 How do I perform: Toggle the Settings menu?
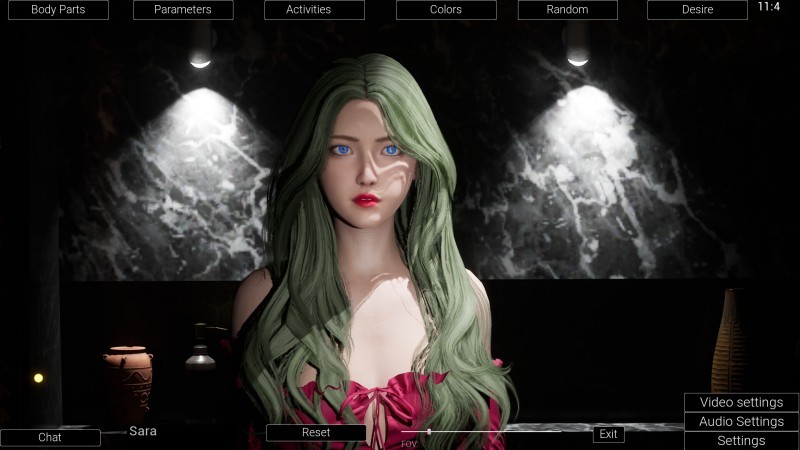(741, 440)
